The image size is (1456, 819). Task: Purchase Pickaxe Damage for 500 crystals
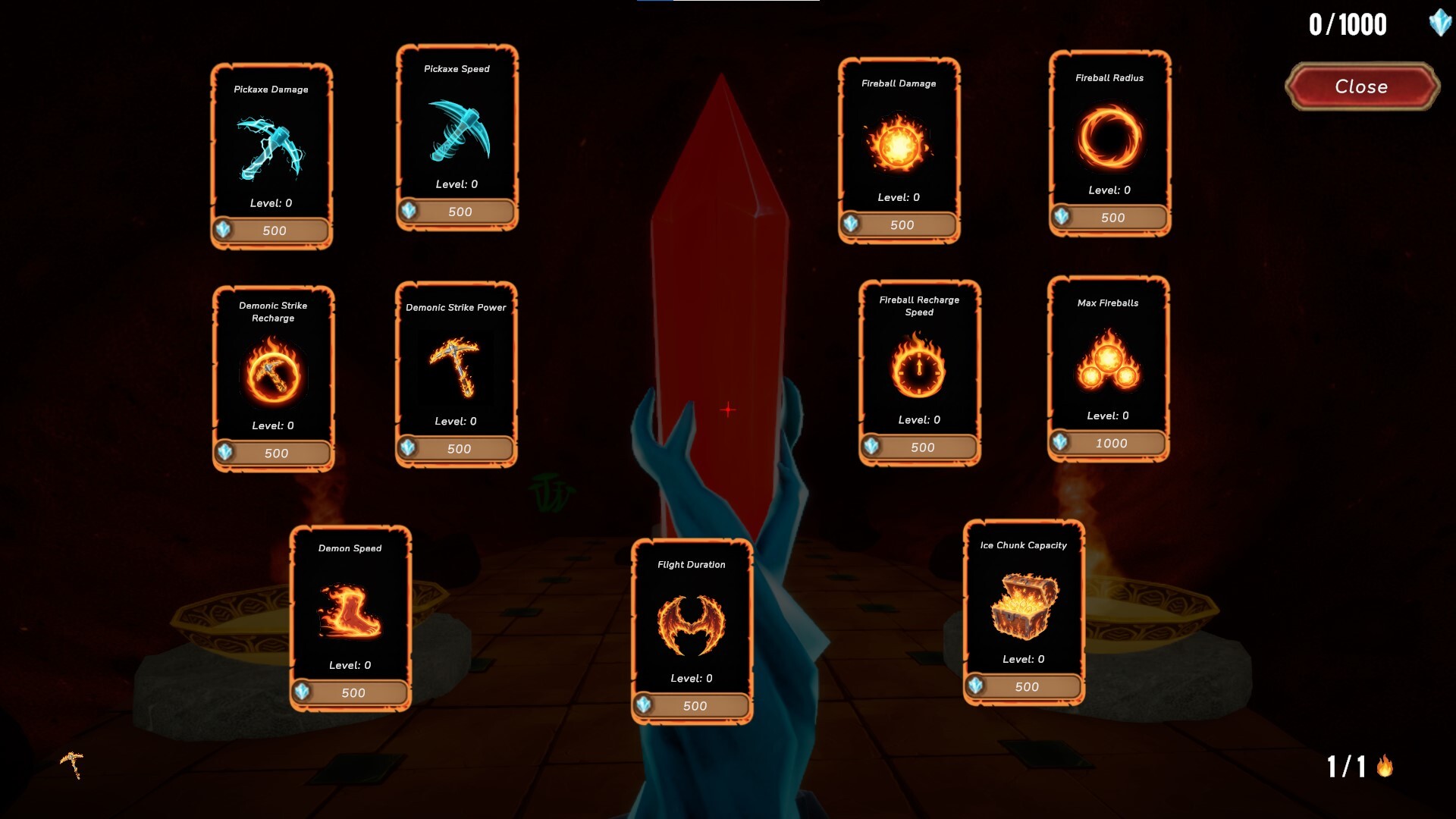point(271,230)
